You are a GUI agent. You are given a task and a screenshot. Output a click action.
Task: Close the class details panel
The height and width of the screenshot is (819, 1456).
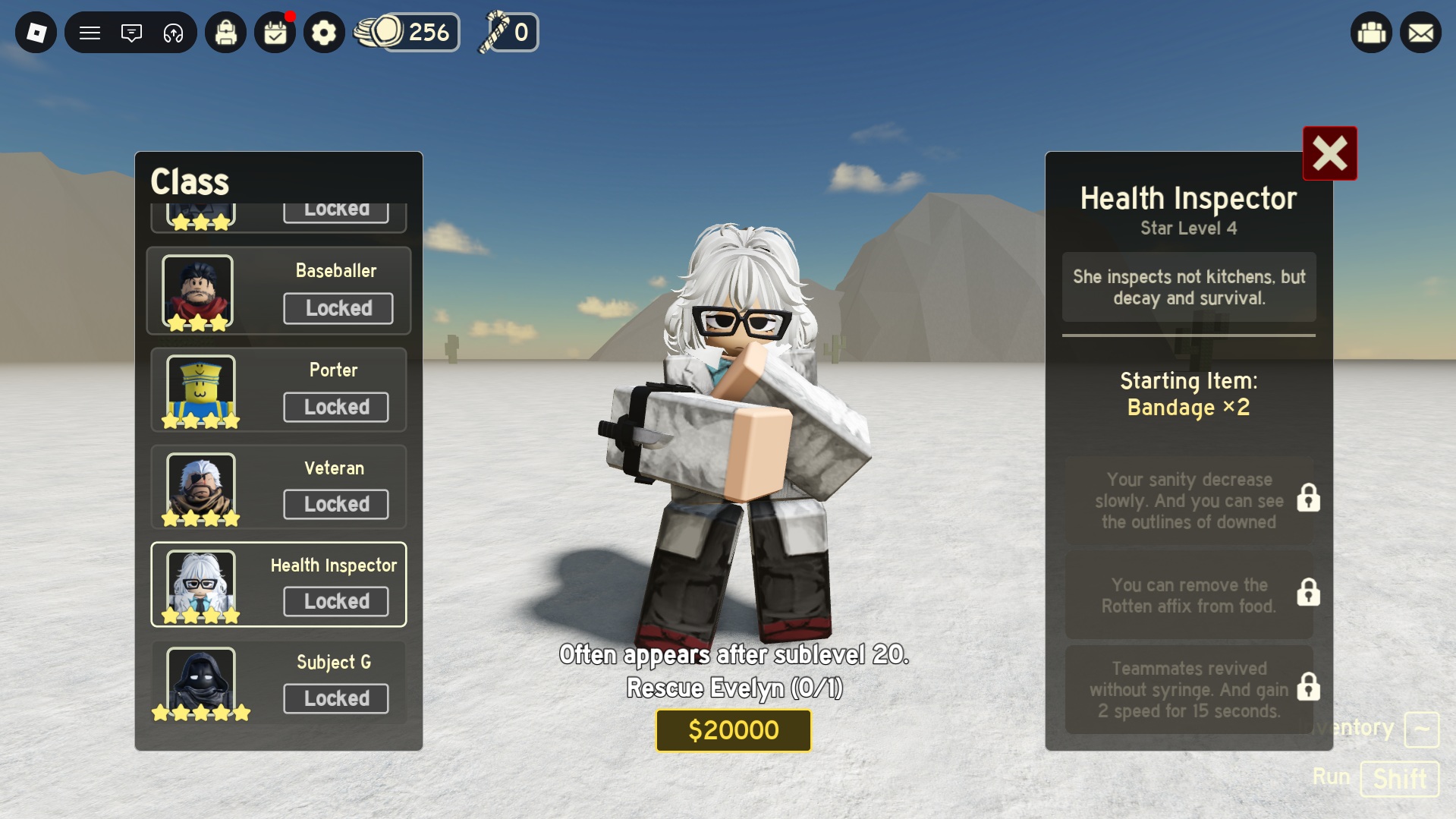point(1329,153)
